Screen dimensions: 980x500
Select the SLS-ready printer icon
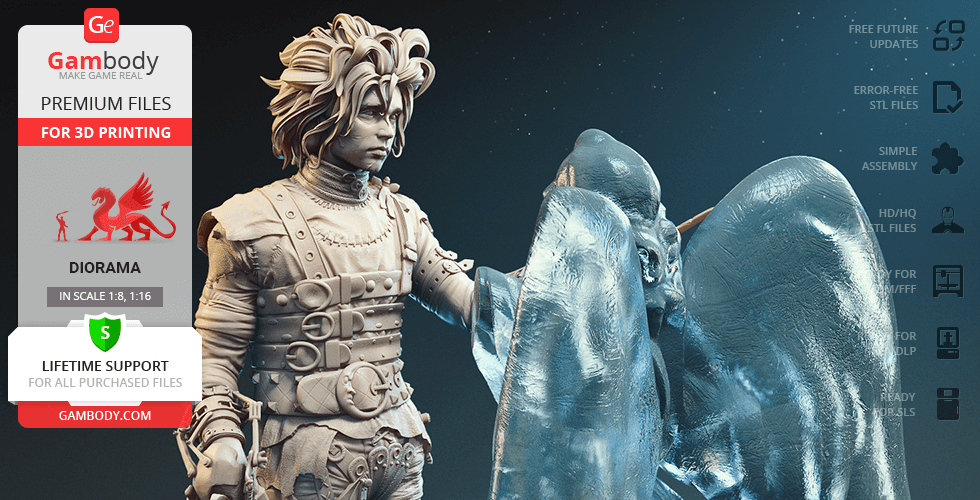947,403
